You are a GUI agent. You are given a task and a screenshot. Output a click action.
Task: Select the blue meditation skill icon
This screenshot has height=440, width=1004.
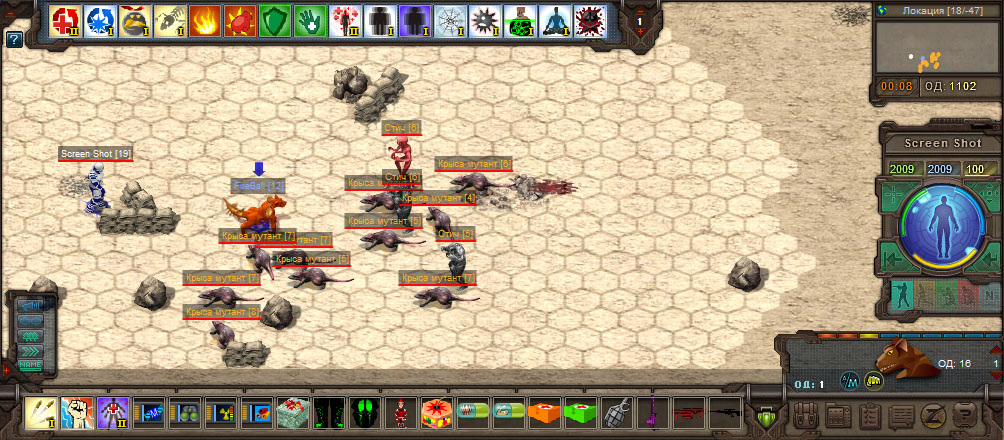[x=555, y=20]
